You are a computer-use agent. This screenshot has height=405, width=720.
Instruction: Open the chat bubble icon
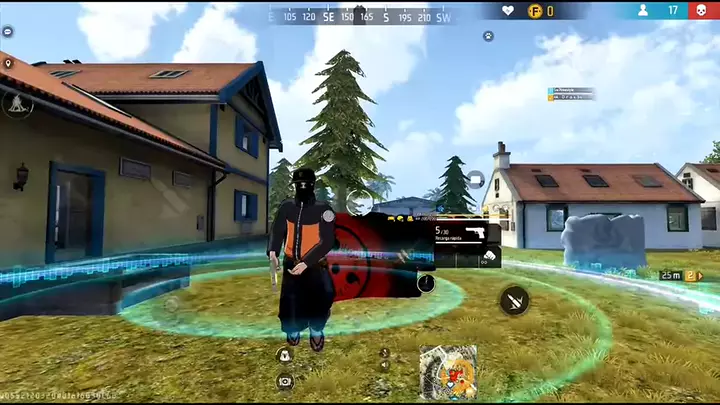8,33
